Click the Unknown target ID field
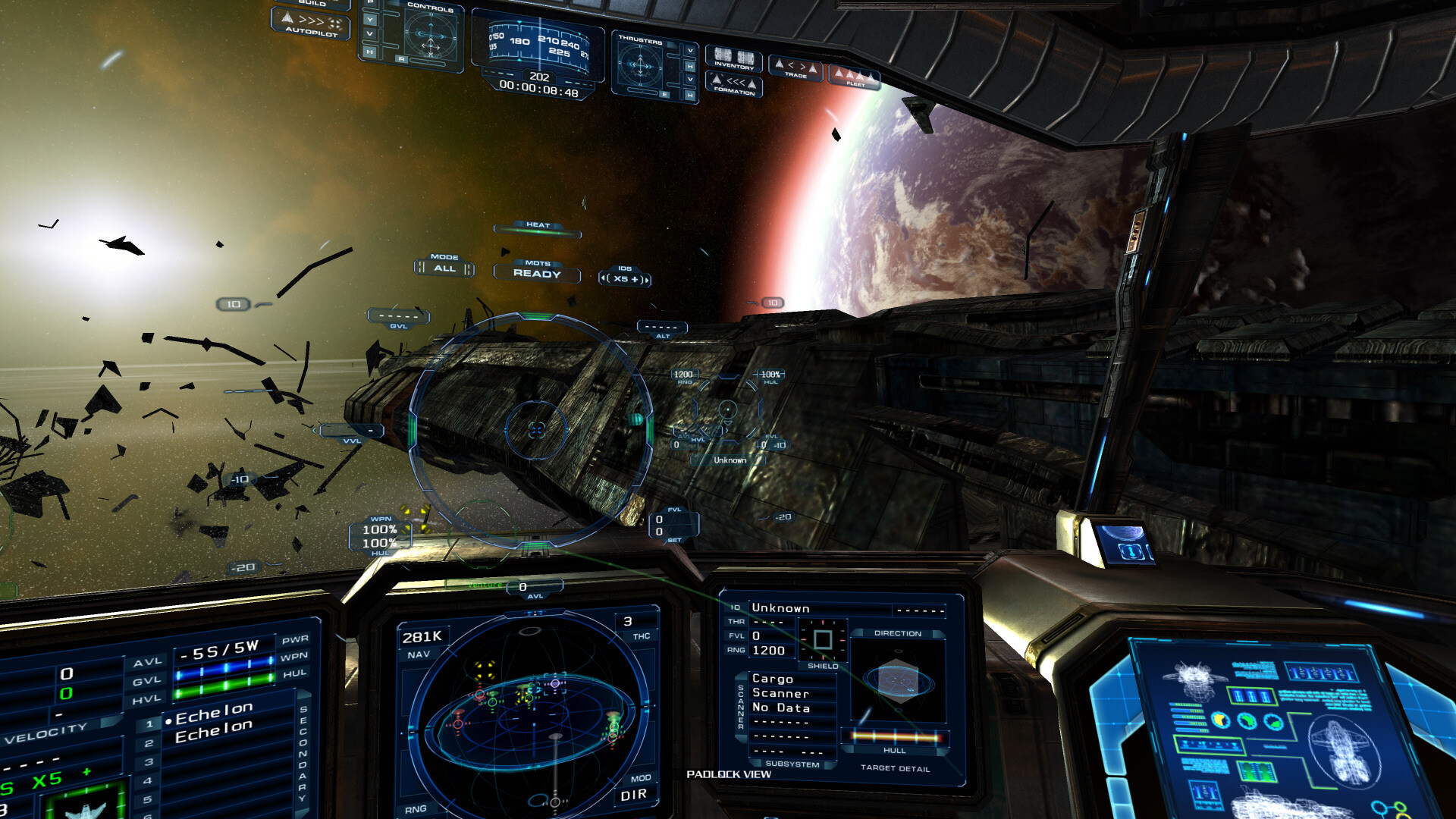 (780, 608)
